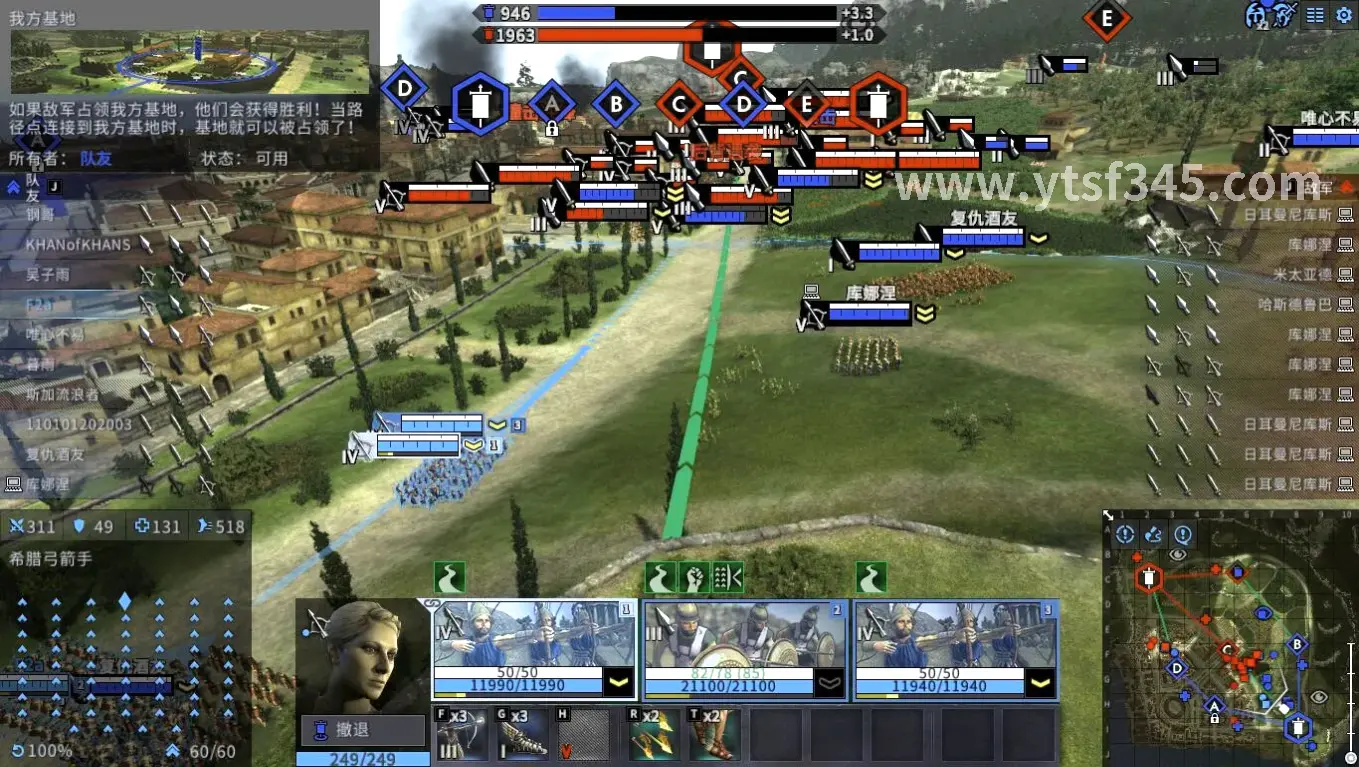Viewport: 1359px width, 767px height.
Task: Toggle the raised fist stance for unit 2
Action: pyautogui.click(x=692, y=577)
